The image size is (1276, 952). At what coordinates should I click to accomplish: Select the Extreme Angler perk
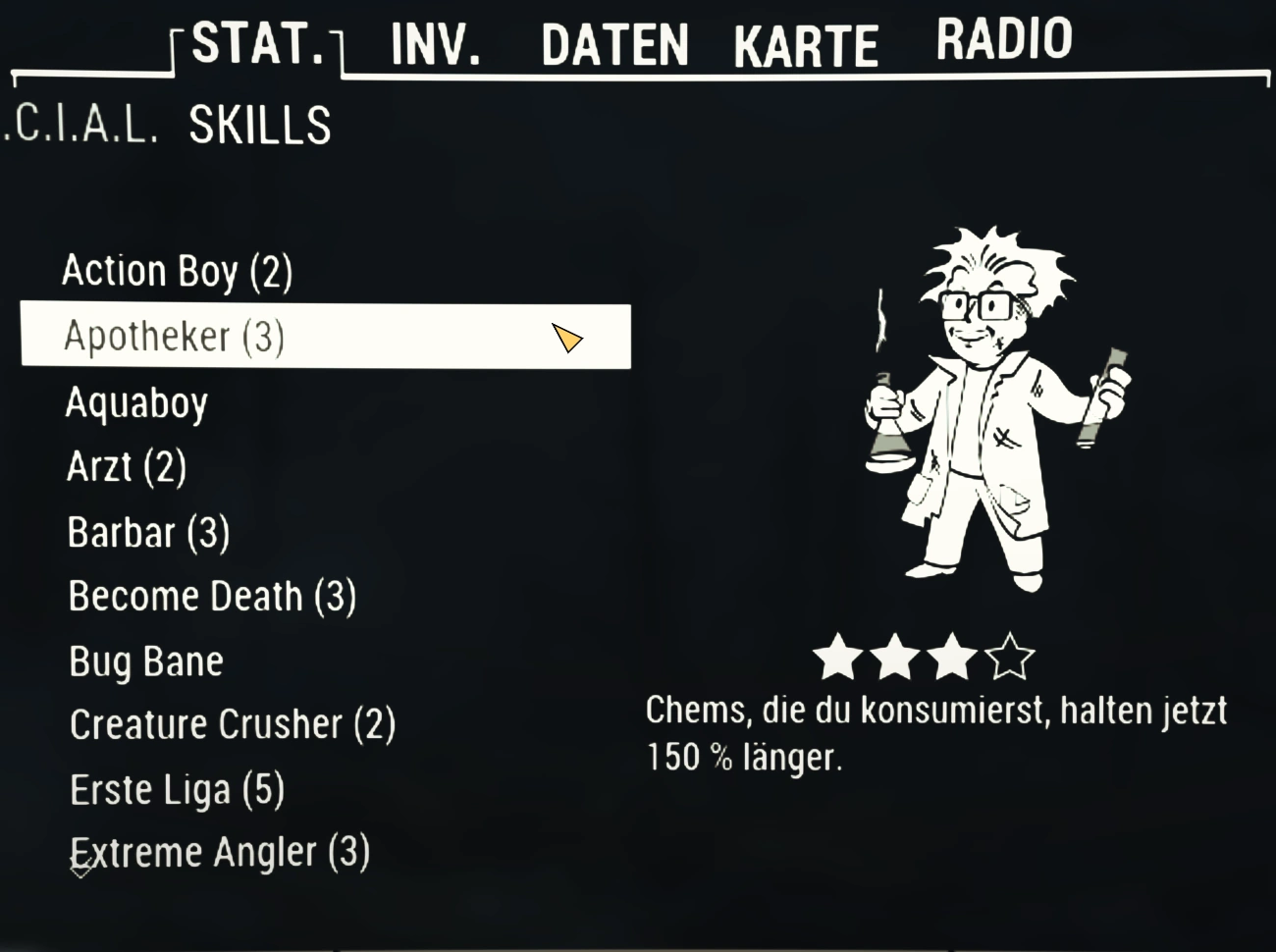(220, 853)
